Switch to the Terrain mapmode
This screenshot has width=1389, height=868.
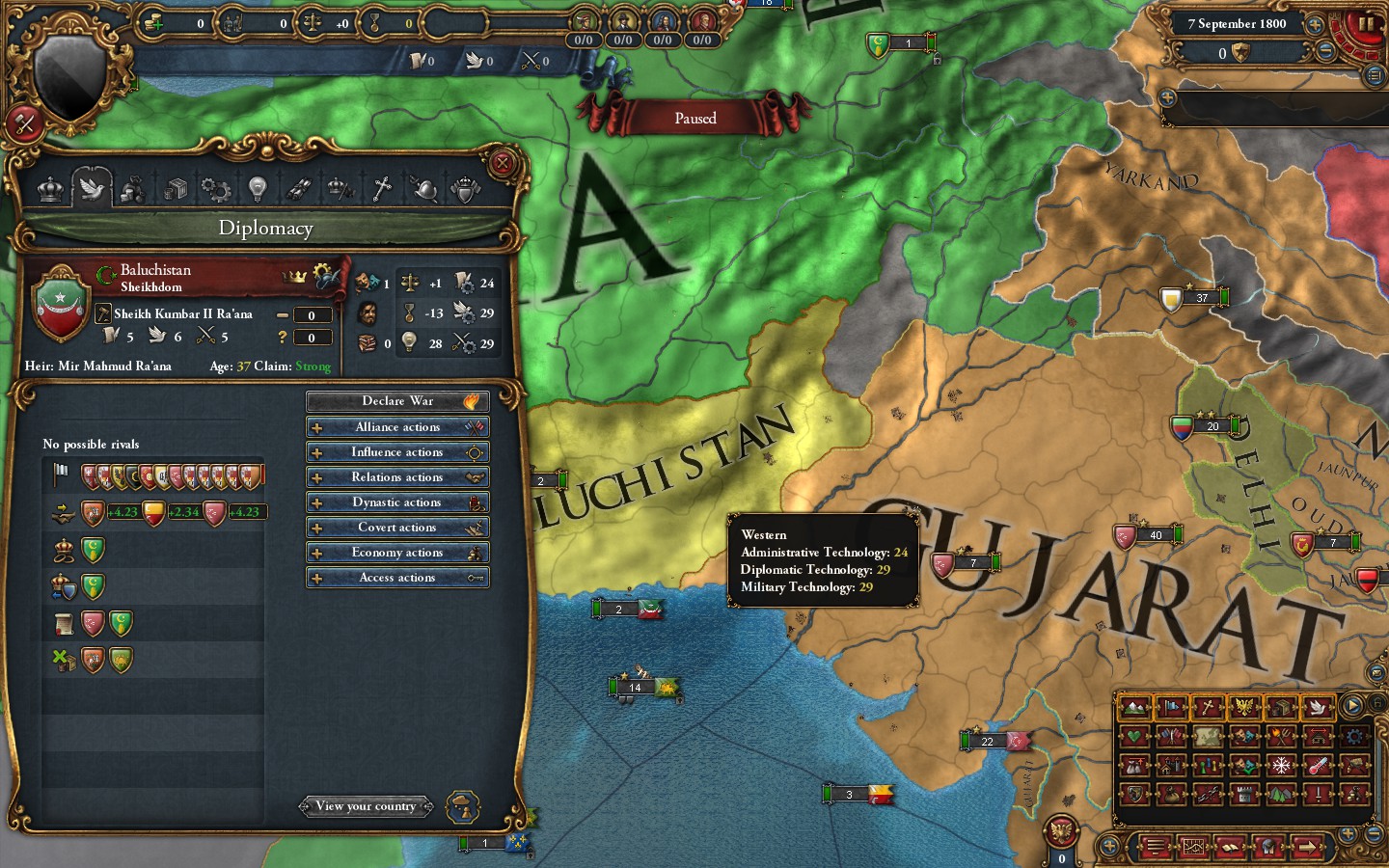(1136, 707)
